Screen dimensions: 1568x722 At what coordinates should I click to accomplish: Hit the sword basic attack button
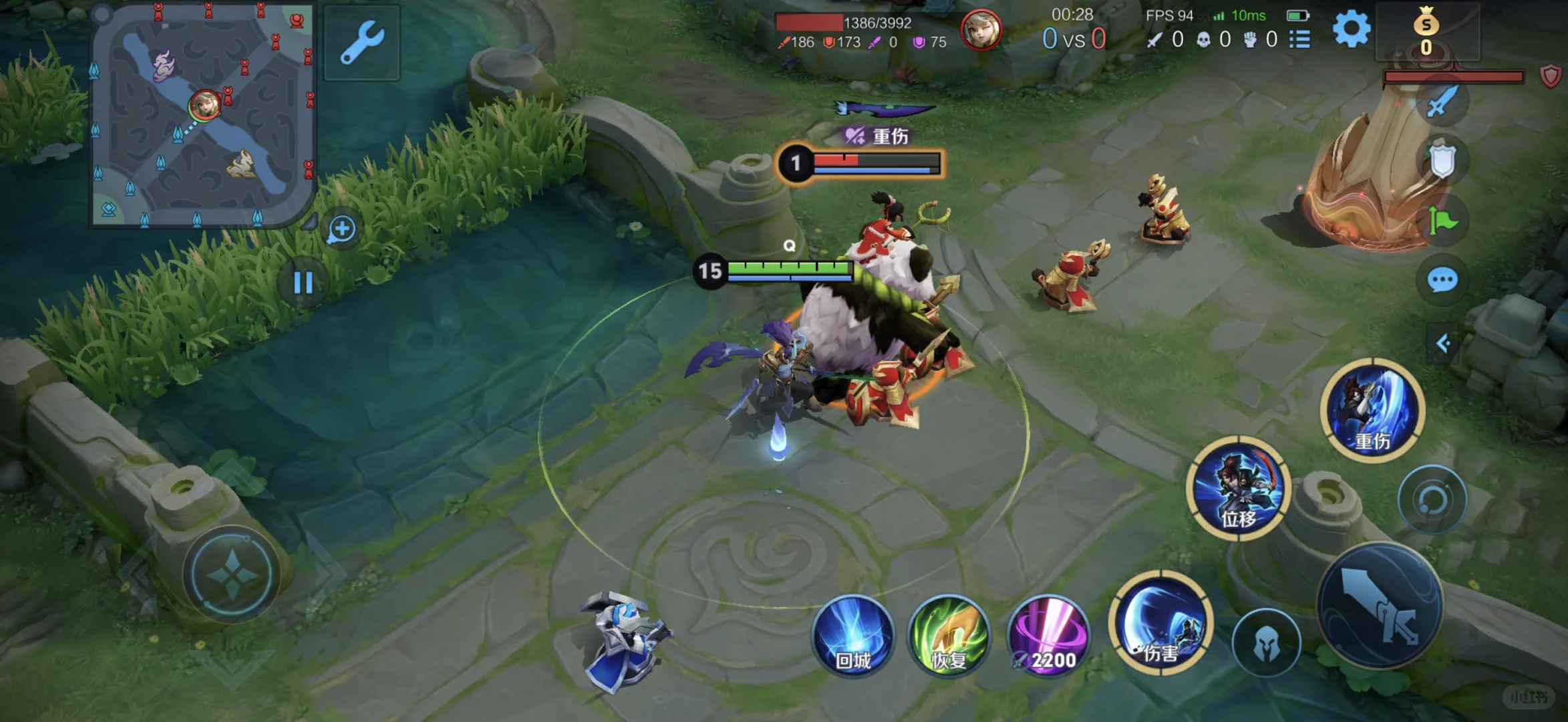tap(1380, 606)
